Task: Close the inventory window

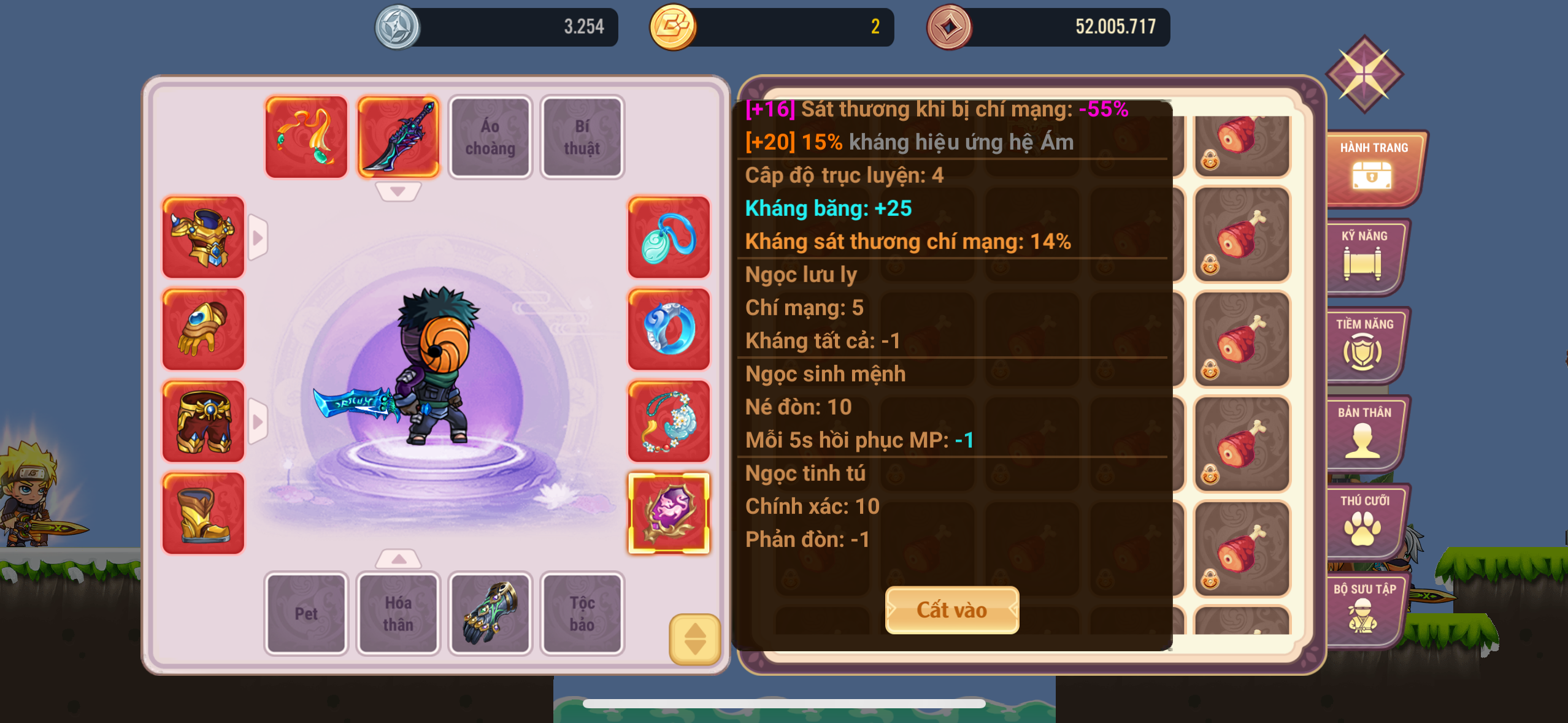Action: [1364, 74]
